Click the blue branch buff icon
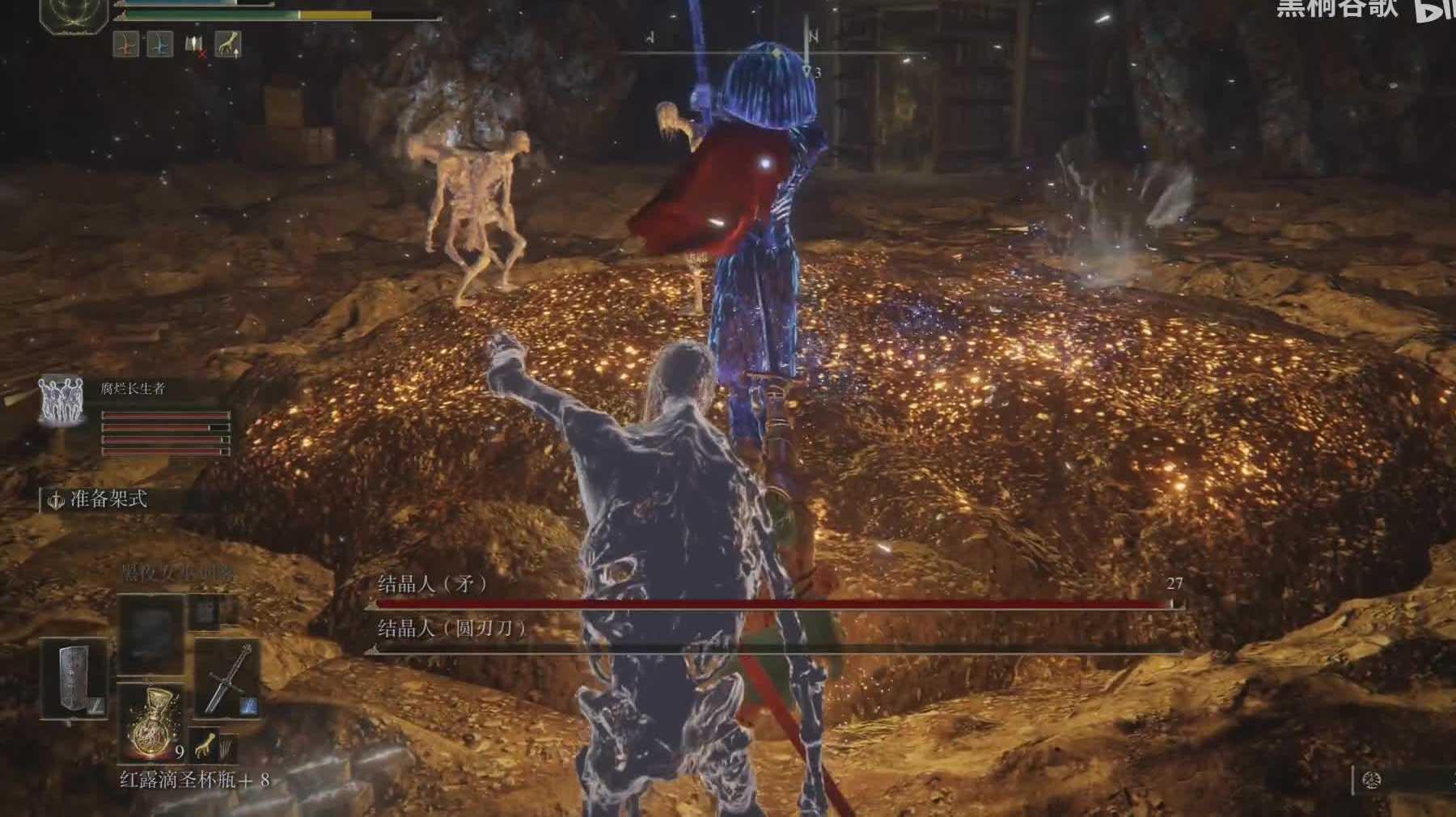1456x817 pixels. pos(159,44)
